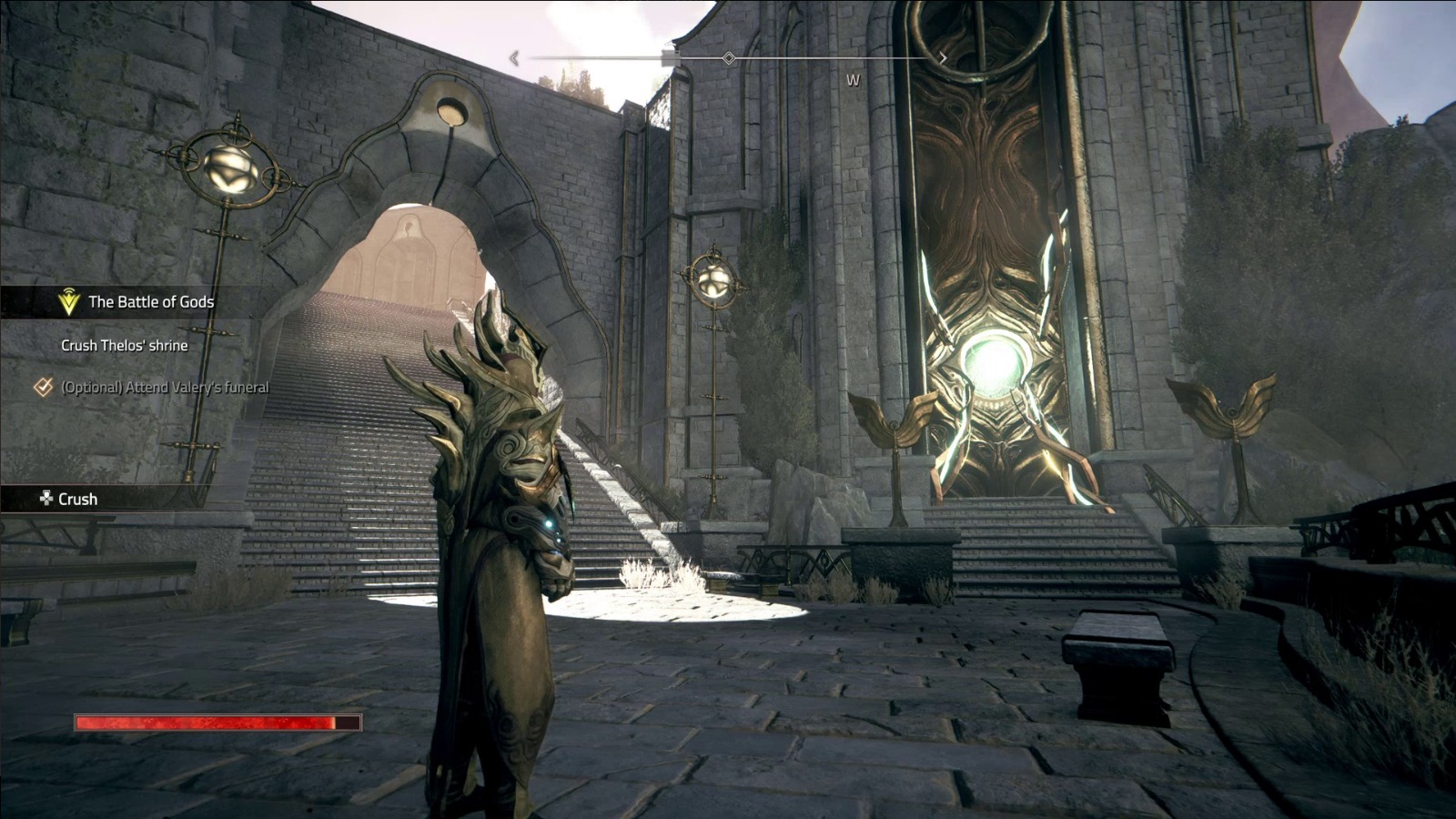The height and width of the screenshot is (819, 1456).
Task: Select the compass diamond waypoint marker
Action: (x=727, y=58)
